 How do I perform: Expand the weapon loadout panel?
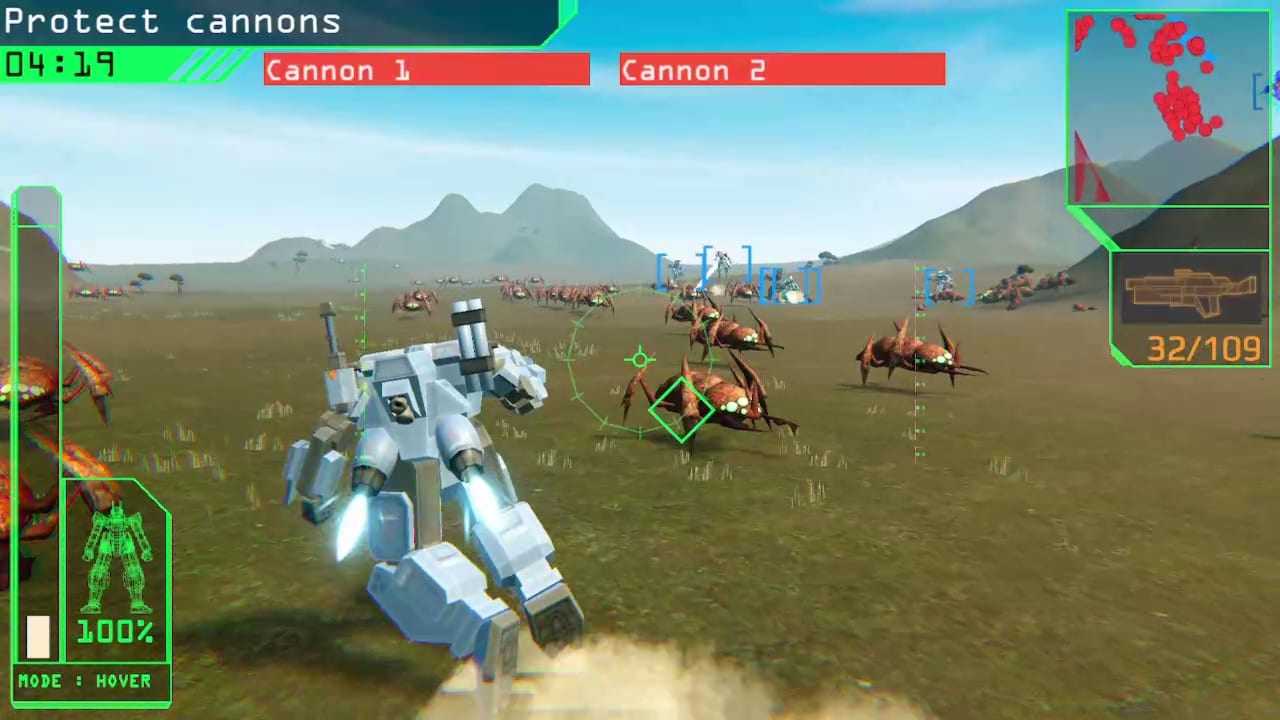(x=1190, y=305)
